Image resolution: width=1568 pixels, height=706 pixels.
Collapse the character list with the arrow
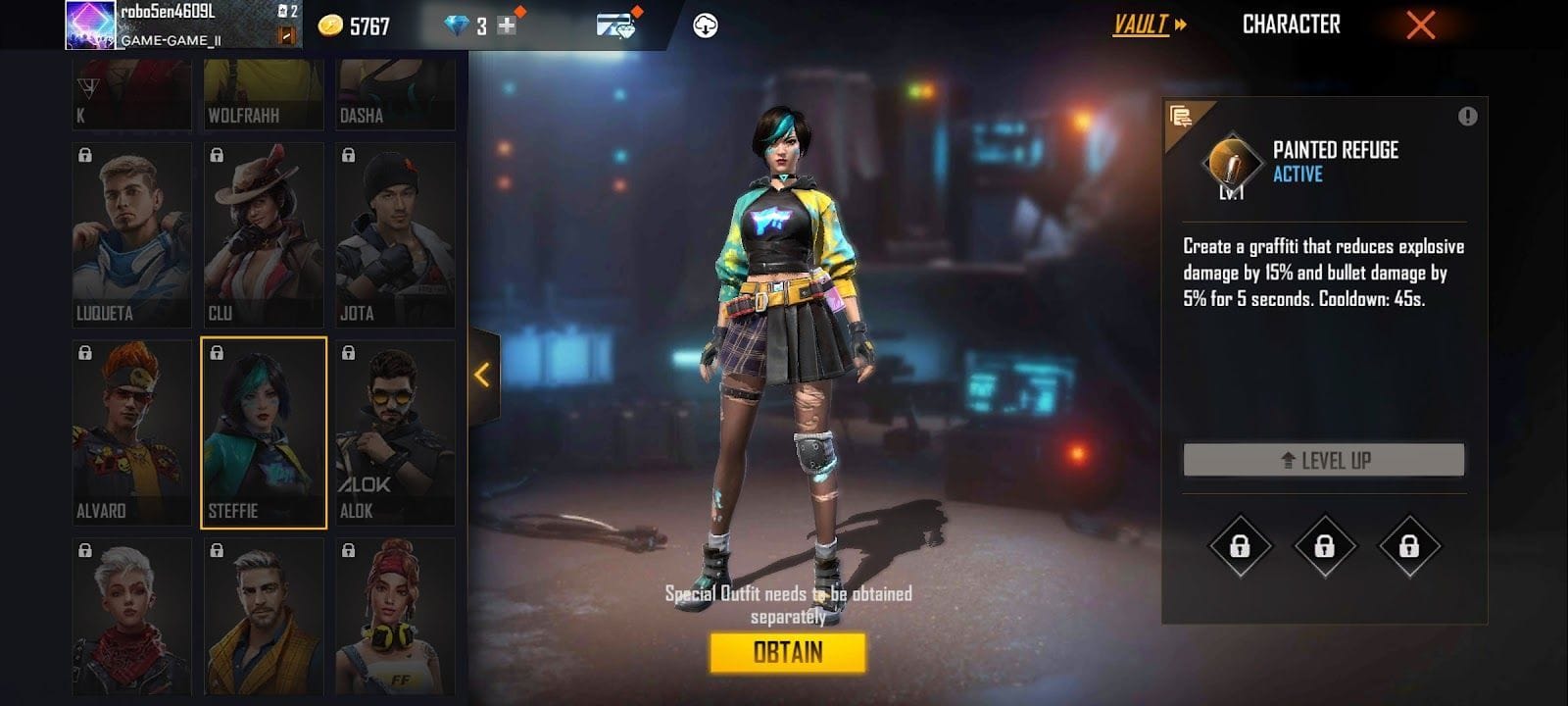tap(482, 375)
